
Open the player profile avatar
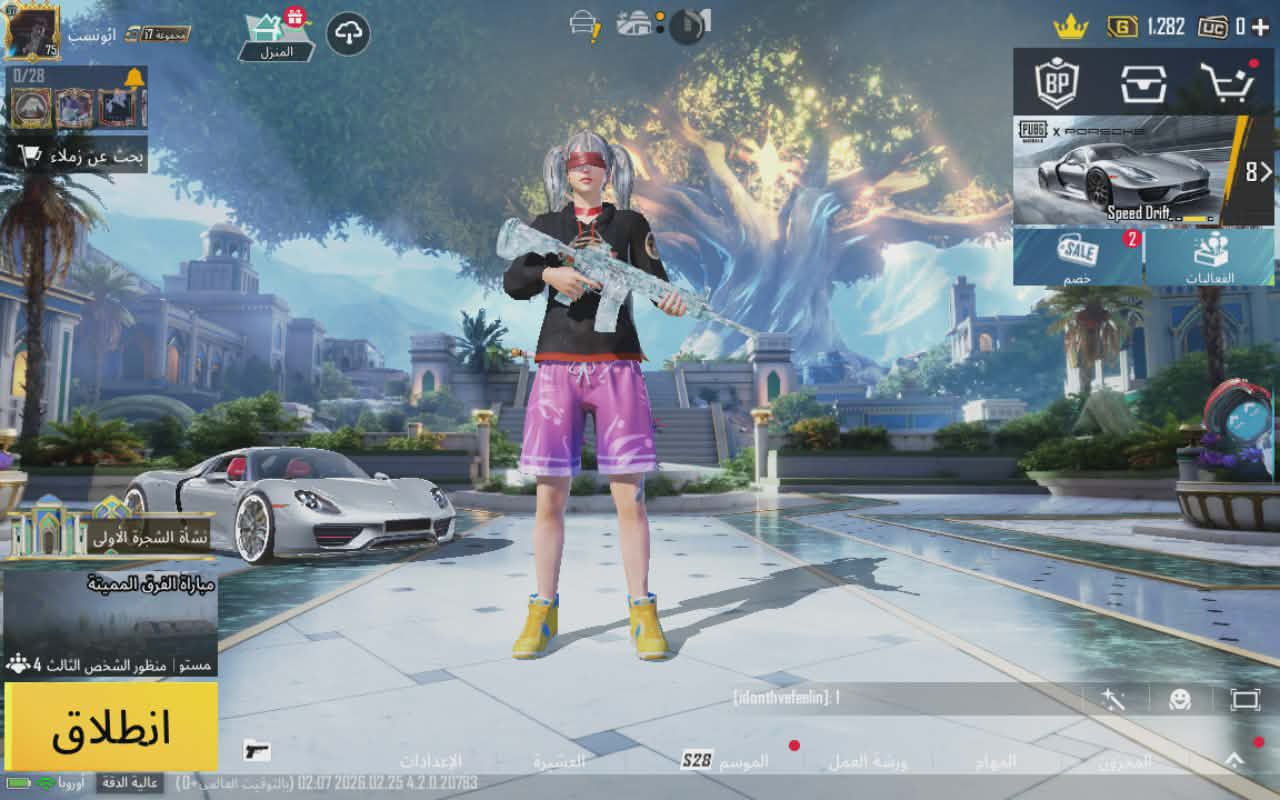32,30
